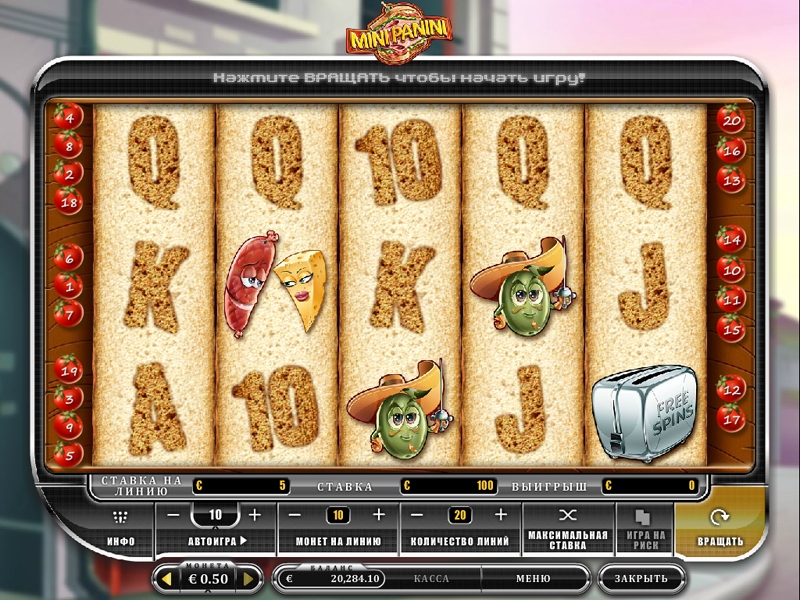
Task: Reduce coins per line (МОНЕТ НА ЛИНИЮ)
Action: coord(297,515)
